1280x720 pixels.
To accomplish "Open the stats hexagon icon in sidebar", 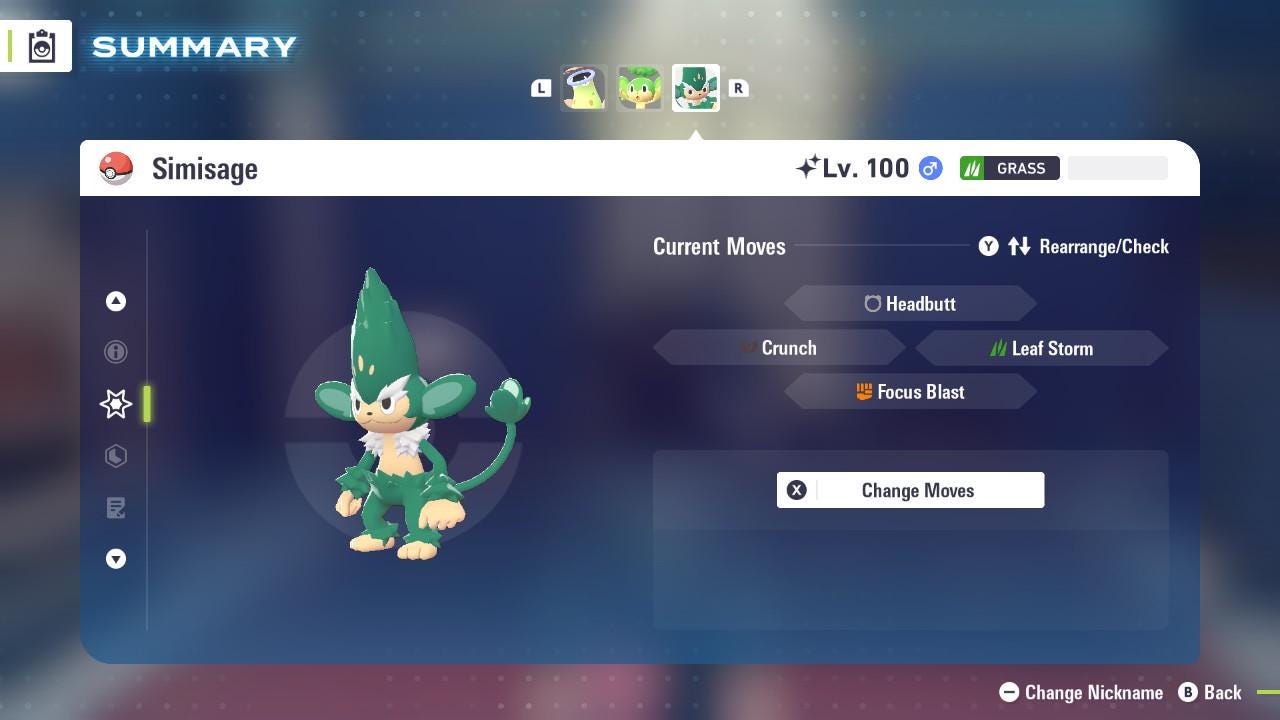I will (x=116, y=456).
